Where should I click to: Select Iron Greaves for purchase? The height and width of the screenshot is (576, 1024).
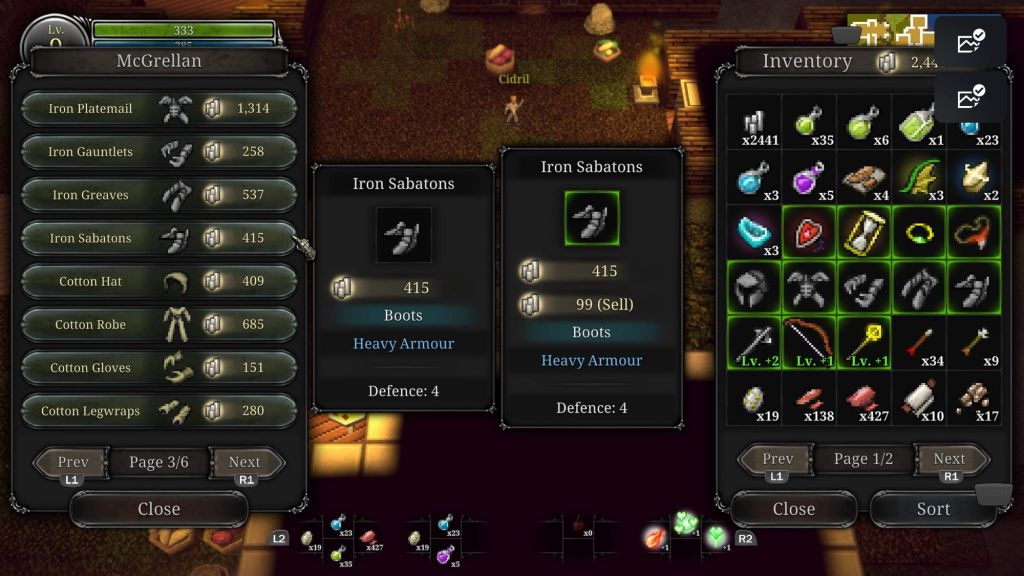(x=158, y=195)
